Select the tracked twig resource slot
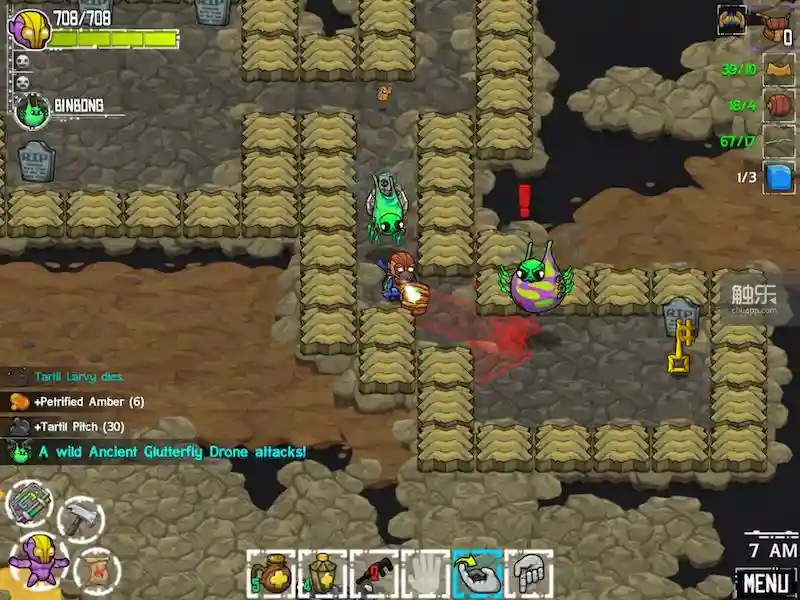 point(779,141)
